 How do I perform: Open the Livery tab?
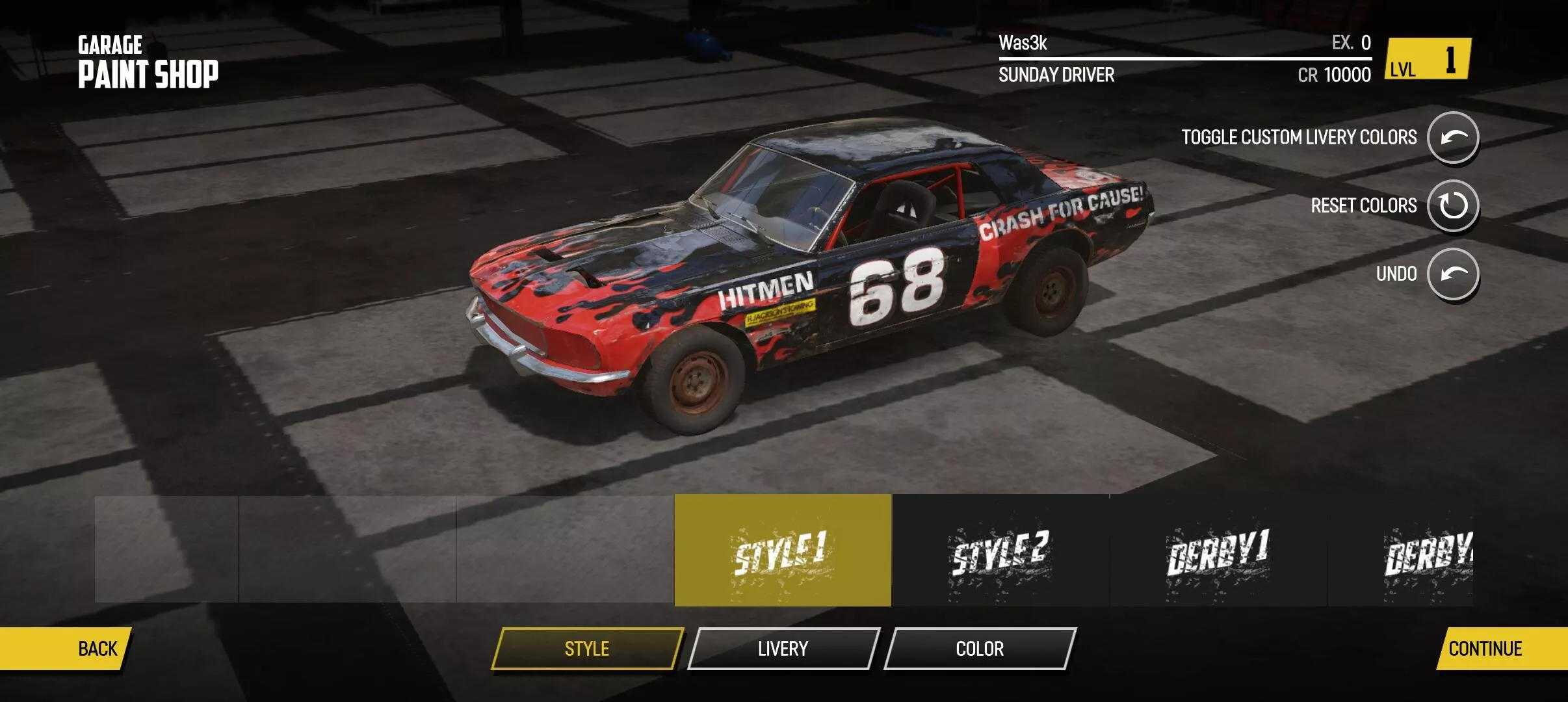pyautogui.click(x=783, y=648)
